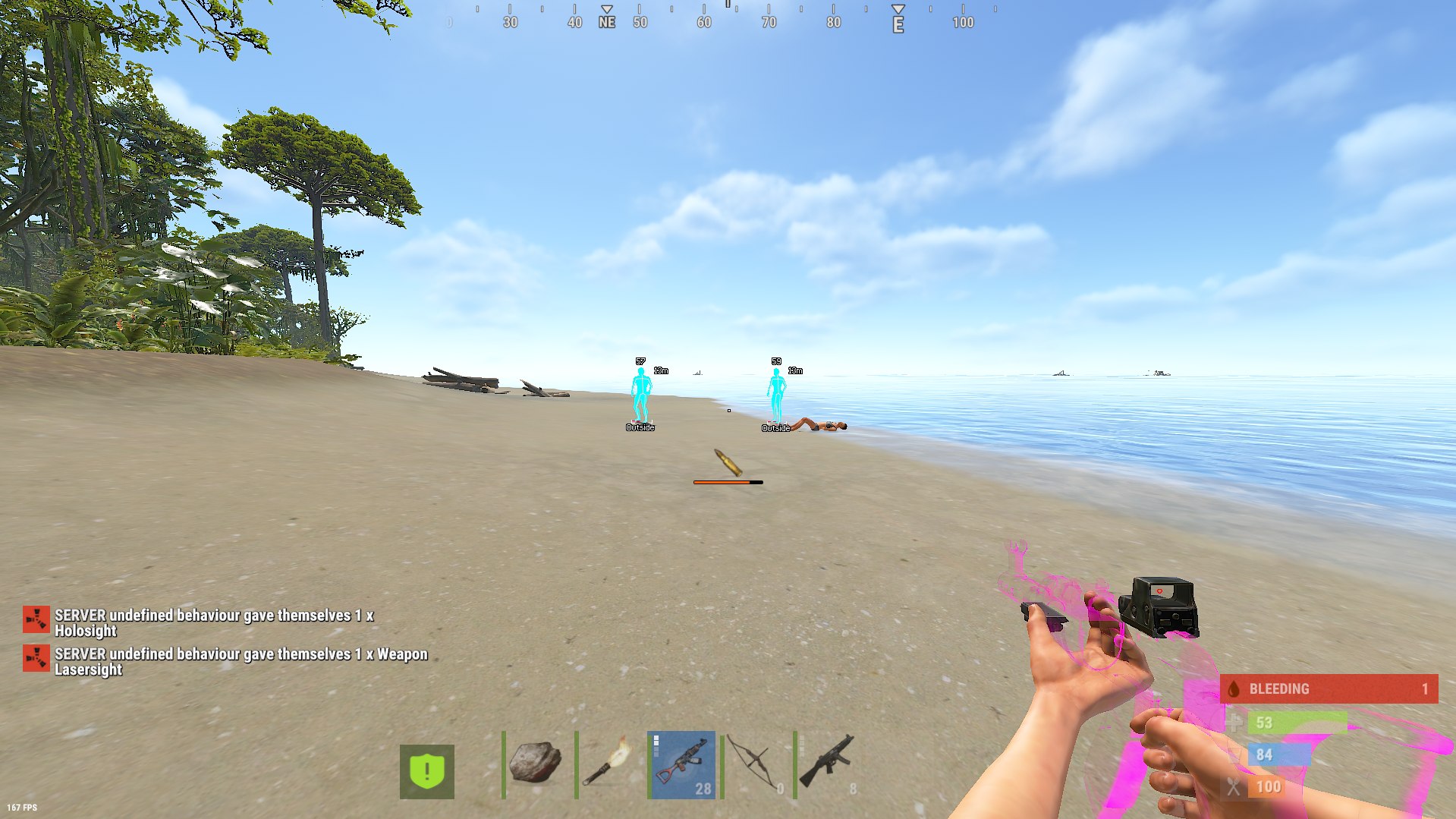The image size is (1456, 819).
Task: Click the Holosight server notice in chat
Action: point(214,622)
